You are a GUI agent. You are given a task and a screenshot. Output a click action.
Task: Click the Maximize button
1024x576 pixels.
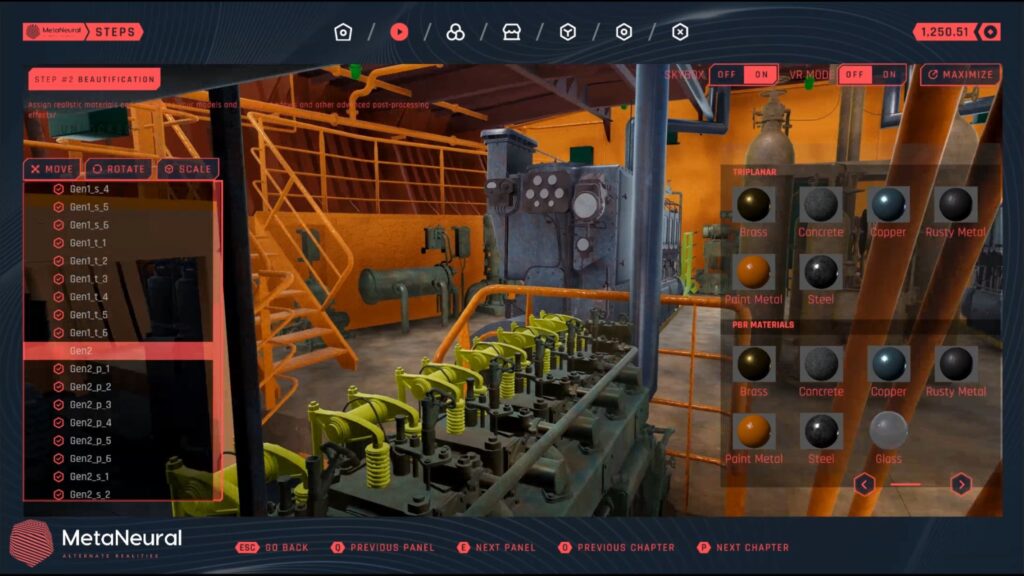(x=960, y=75)
